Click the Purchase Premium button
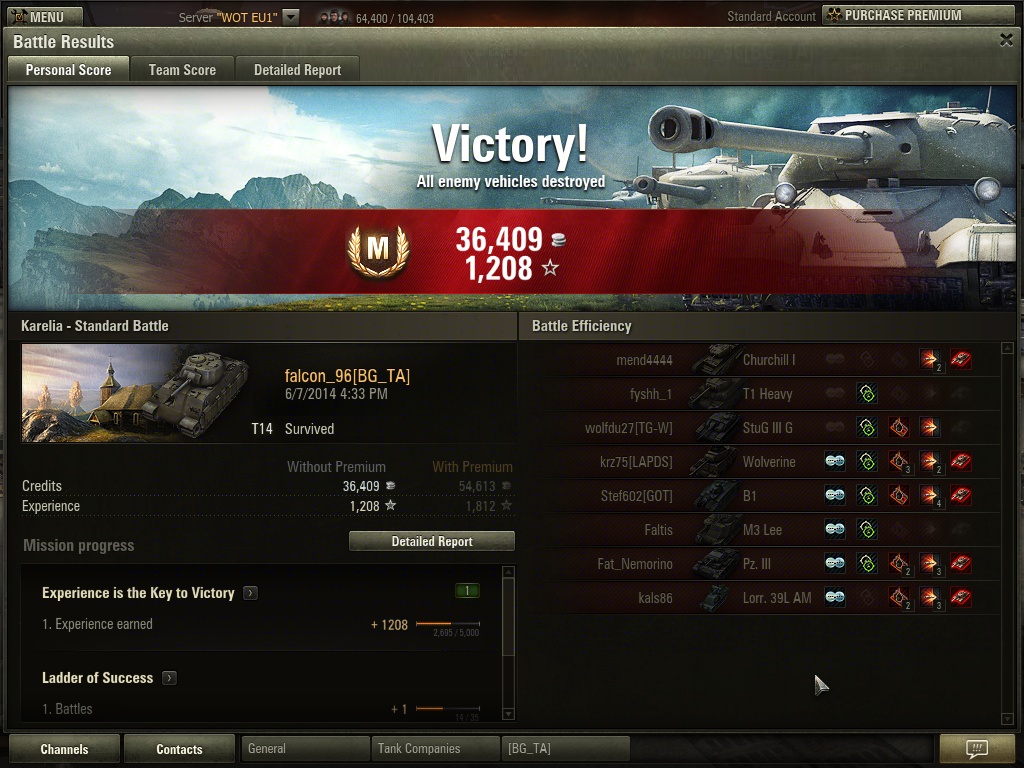The width and height of the screenshot is (1024, 768). [x=918, y=15]
